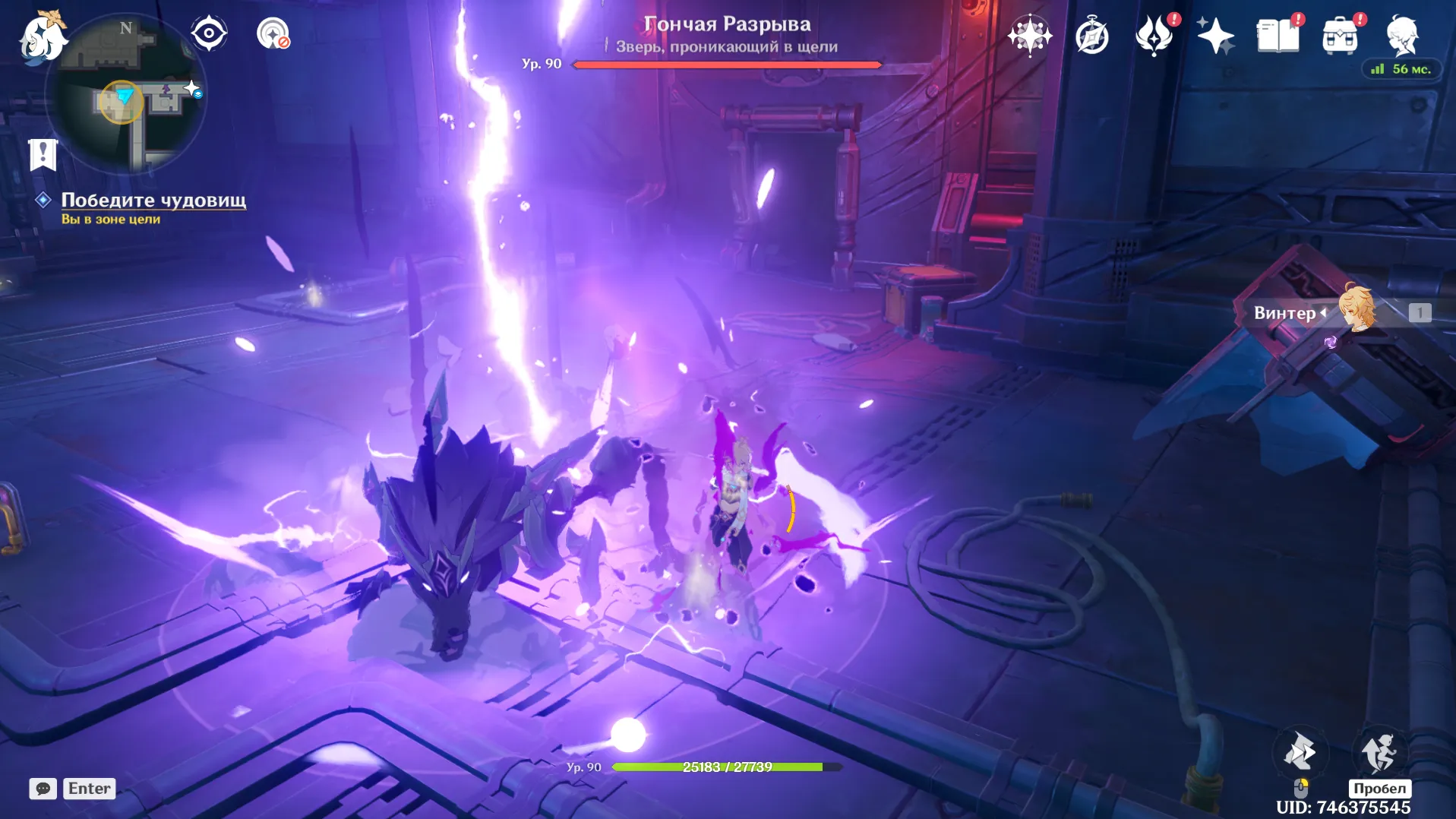Screen dimensions: 1456x819
Task: Toggle the elemental sight eye icon
Action: [209, 33]
